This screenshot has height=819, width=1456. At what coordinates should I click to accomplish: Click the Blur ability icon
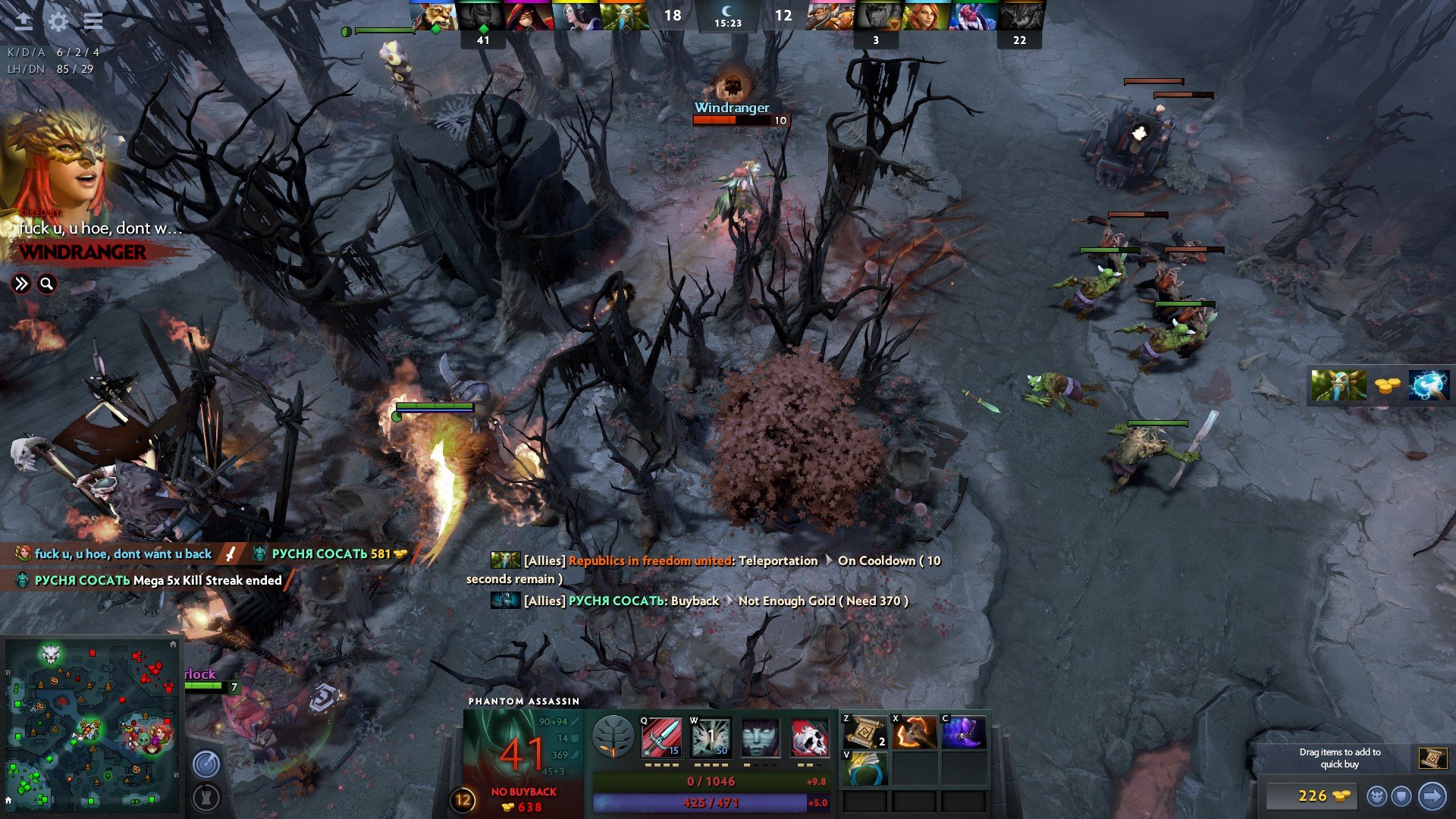point(760,737)
